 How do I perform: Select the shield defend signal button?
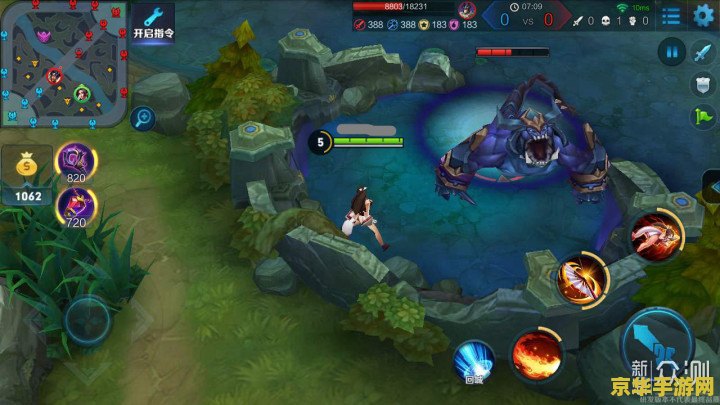click(x=703, y=83)
